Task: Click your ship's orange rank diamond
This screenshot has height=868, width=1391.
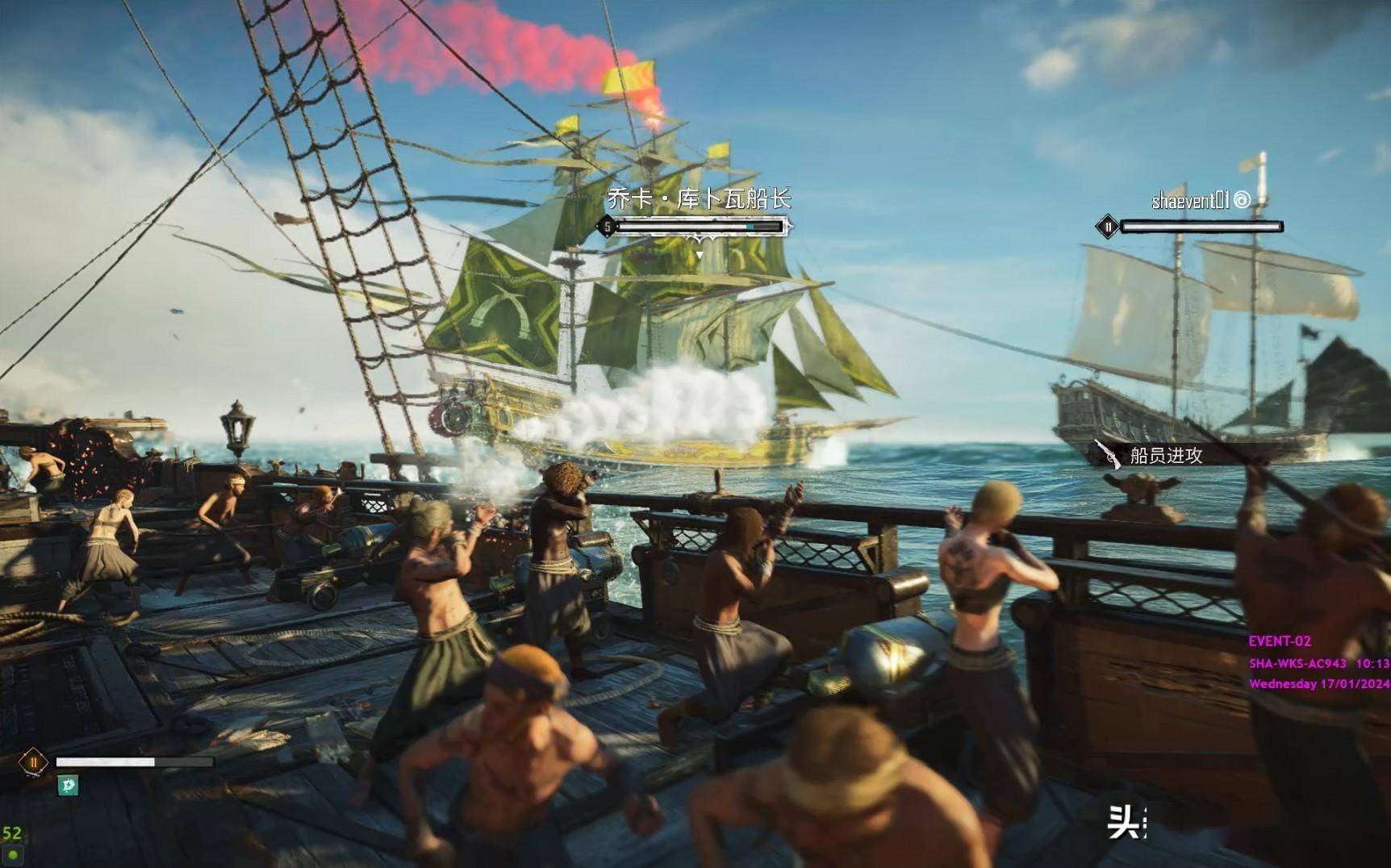Action: point(33,762)
